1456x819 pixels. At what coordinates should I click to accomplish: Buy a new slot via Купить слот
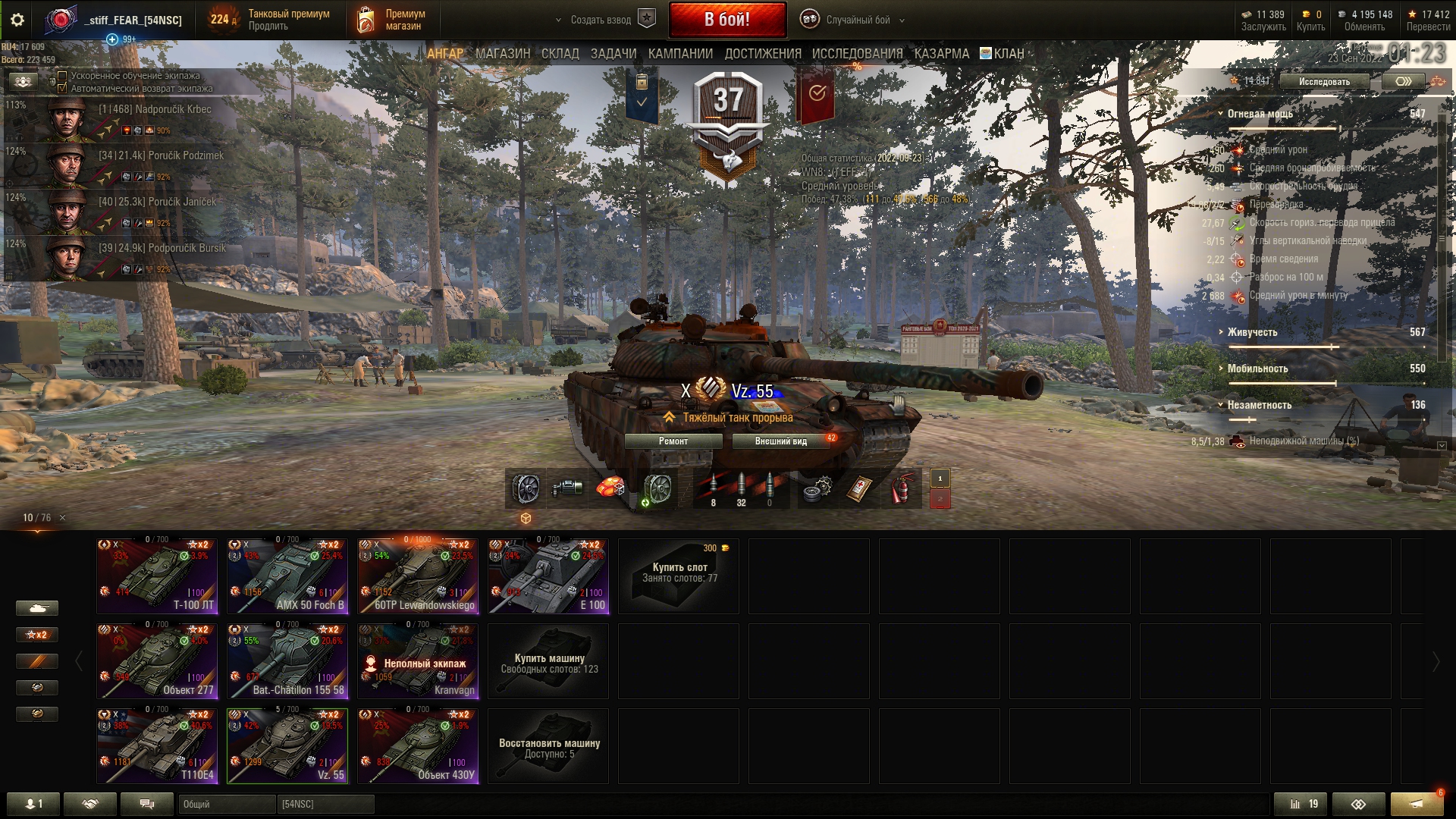point(679,576)
